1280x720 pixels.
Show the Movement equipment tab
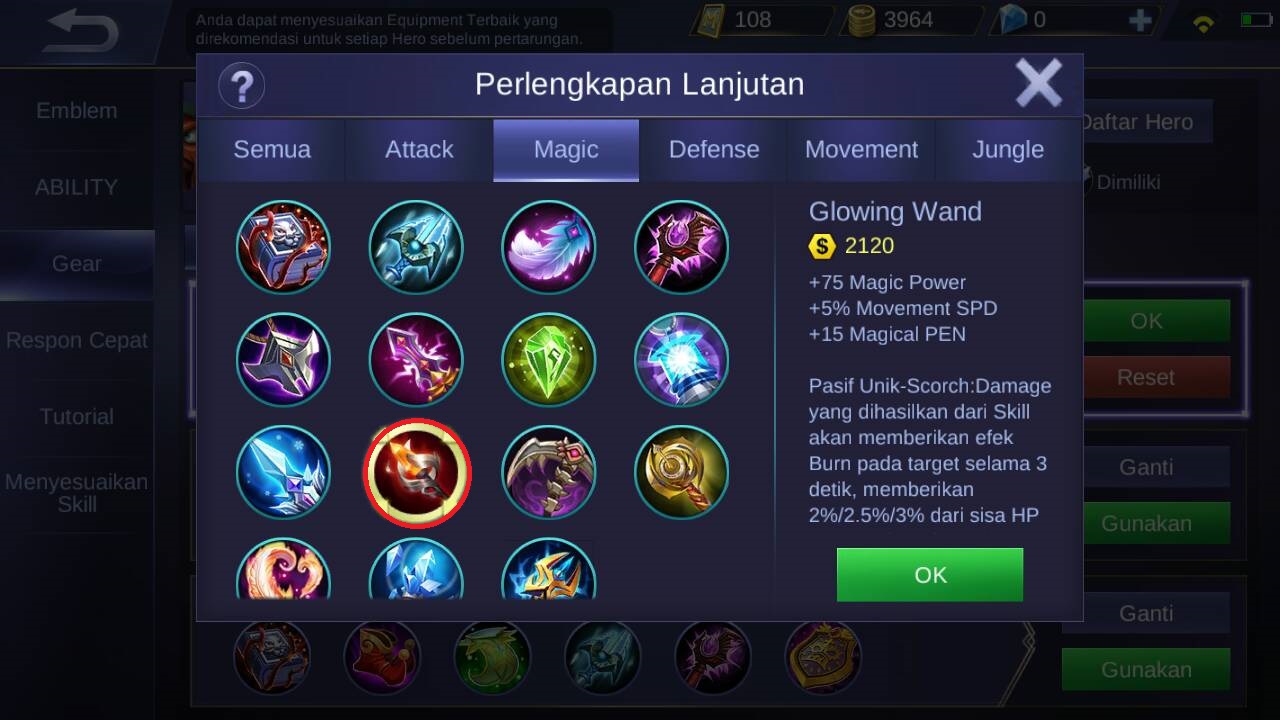click(x=861, y=150)
